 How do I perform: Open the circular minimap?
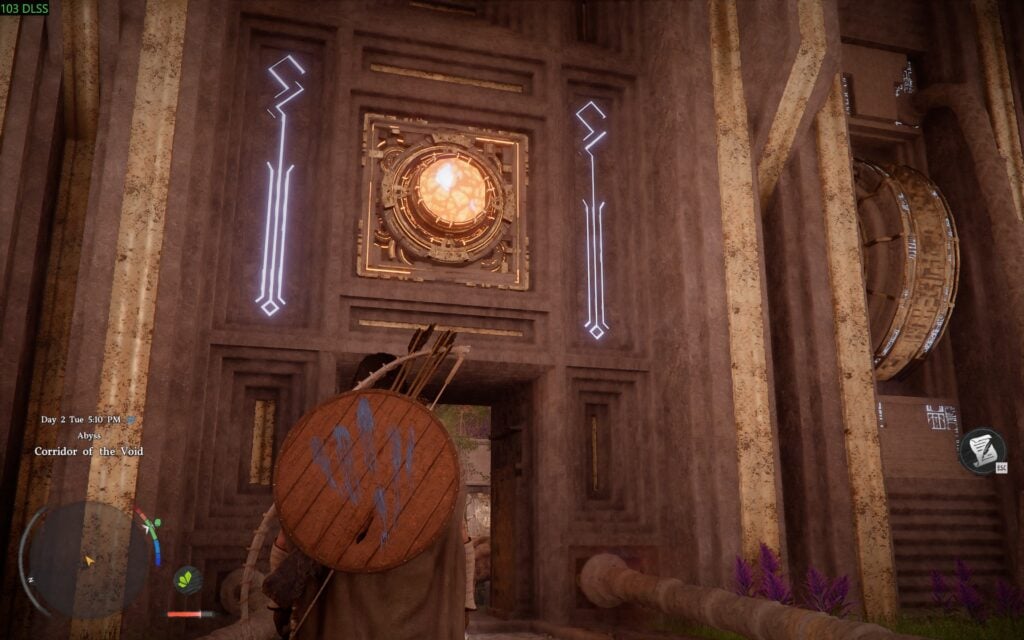(87, 558)
